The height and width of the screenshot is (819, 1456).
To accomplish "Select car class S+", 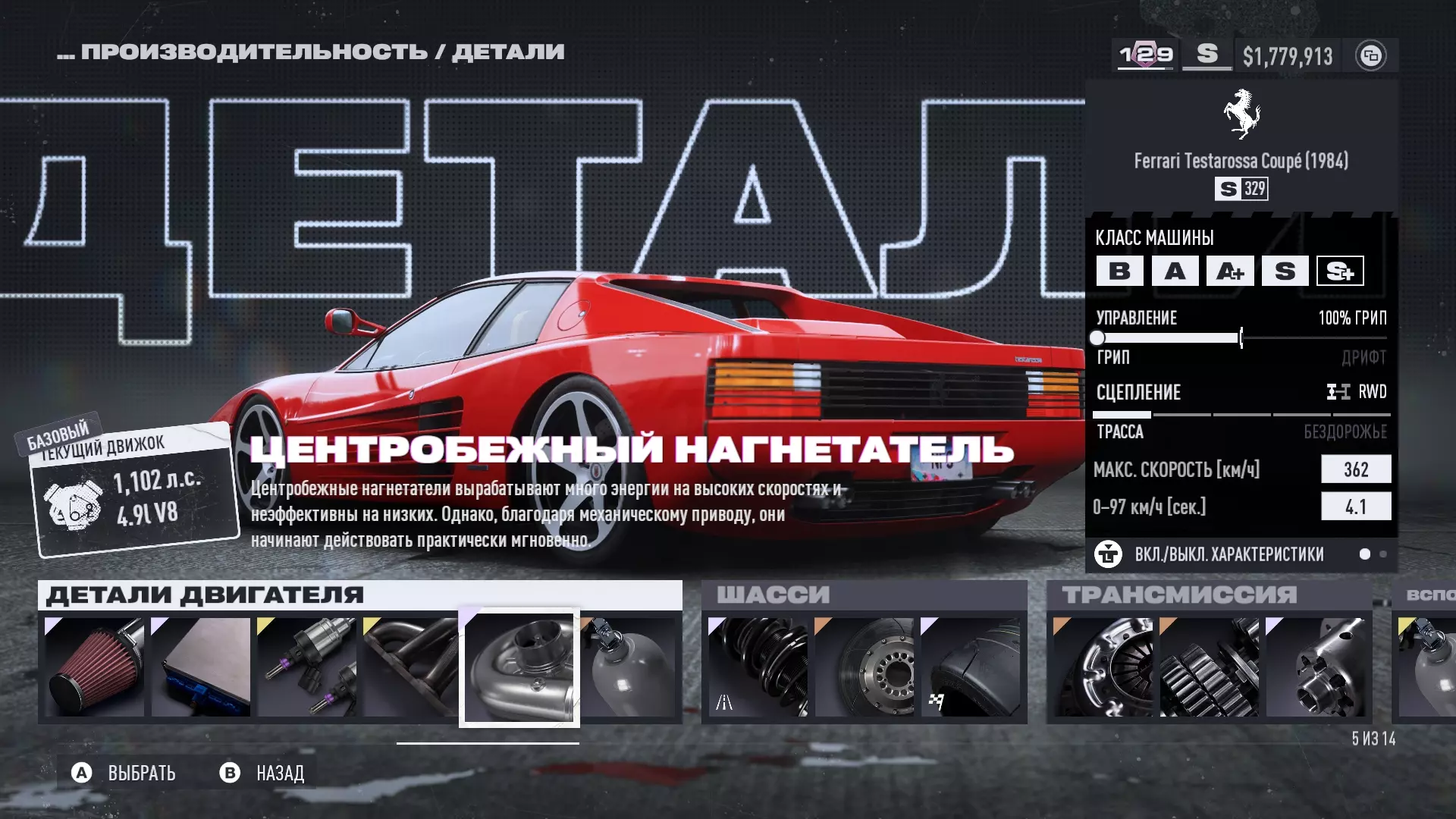I will [x=1340, y=271].
